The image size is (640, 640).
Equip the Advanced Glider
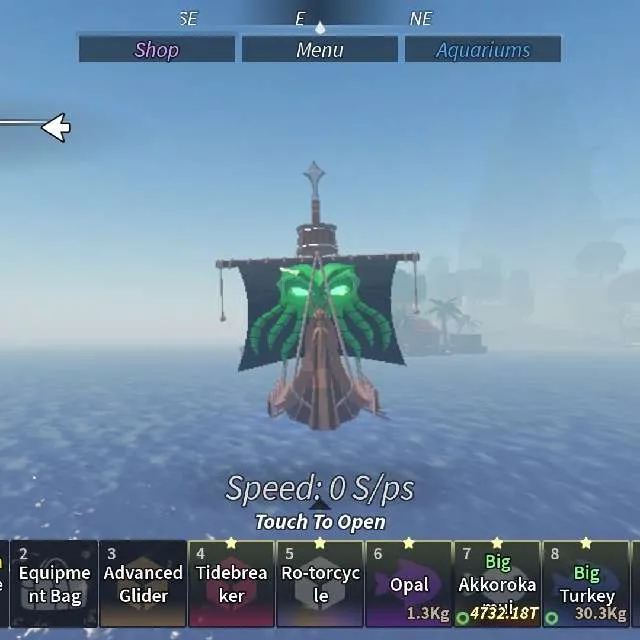click(x=143, y=584)
